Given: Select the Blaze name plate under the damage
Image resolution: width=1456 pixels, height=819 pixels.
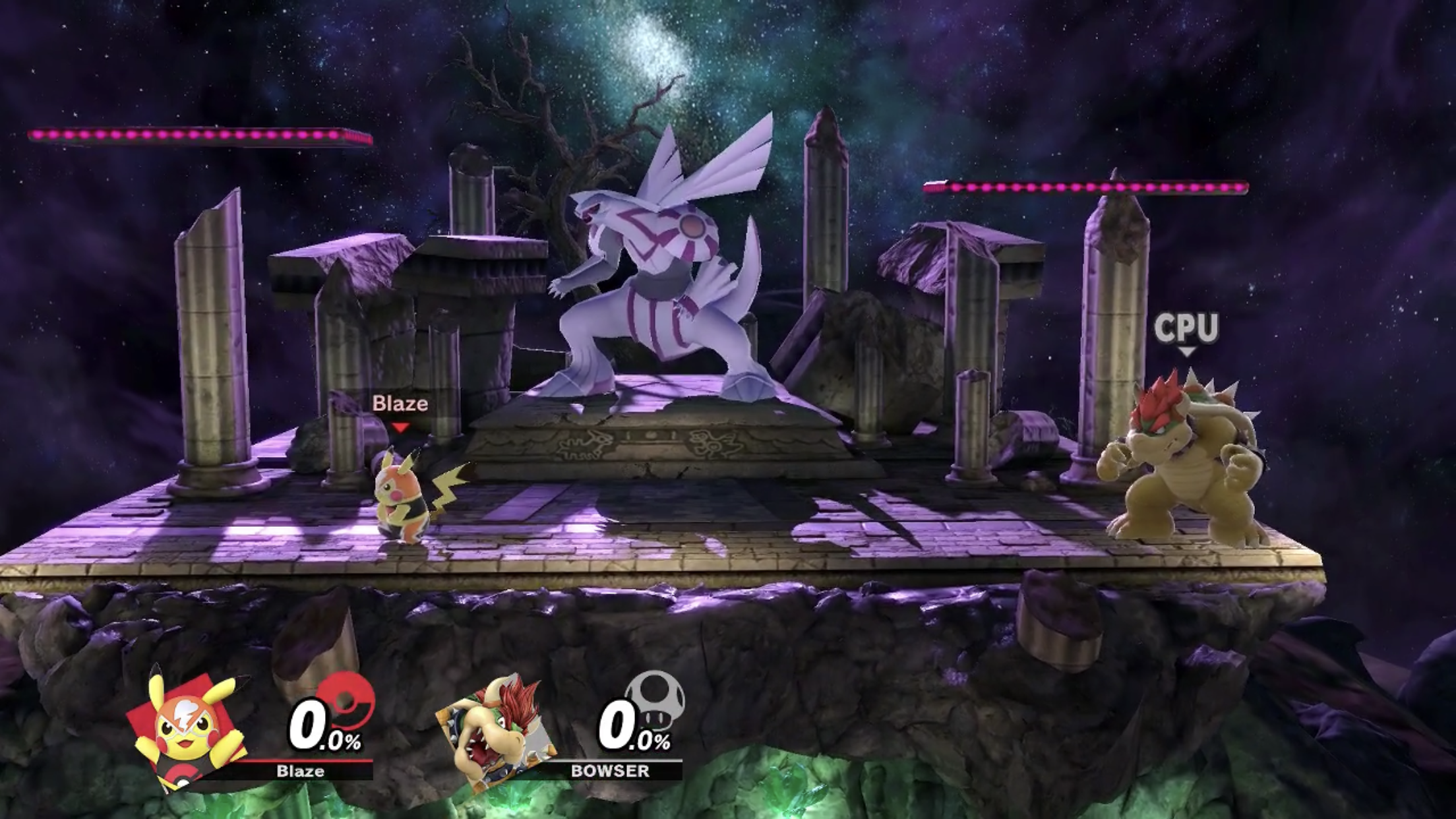Looking at the screenshot, I should 300,771.
